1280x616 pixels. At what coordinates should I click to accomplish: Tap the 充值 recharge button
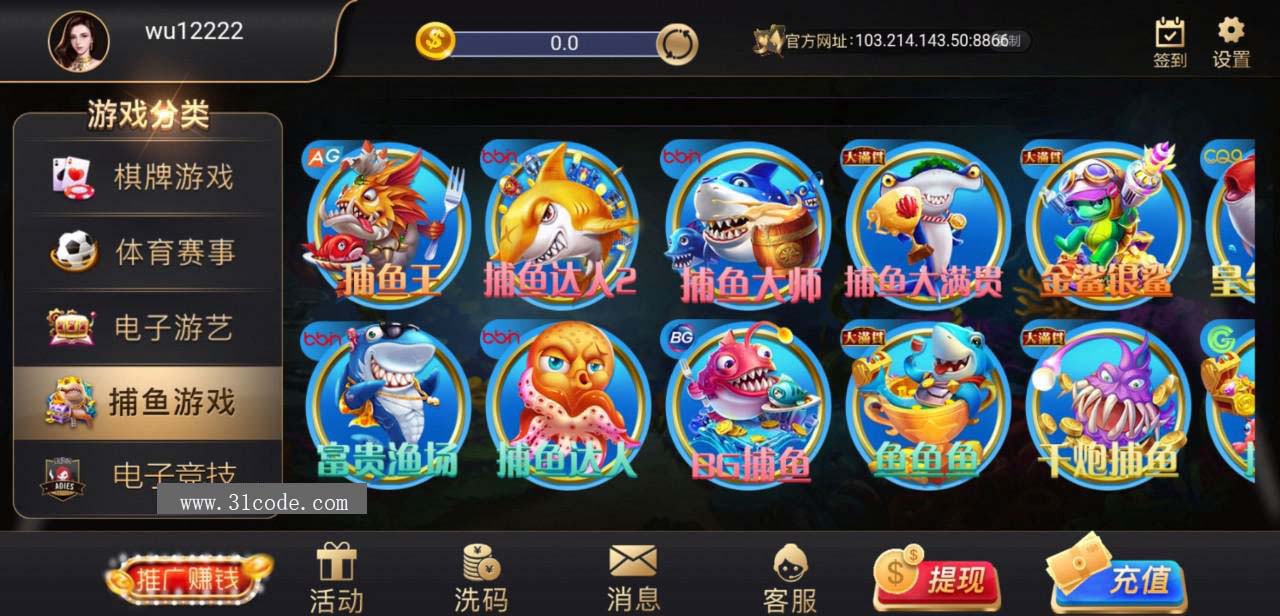tap(1119, 576)
